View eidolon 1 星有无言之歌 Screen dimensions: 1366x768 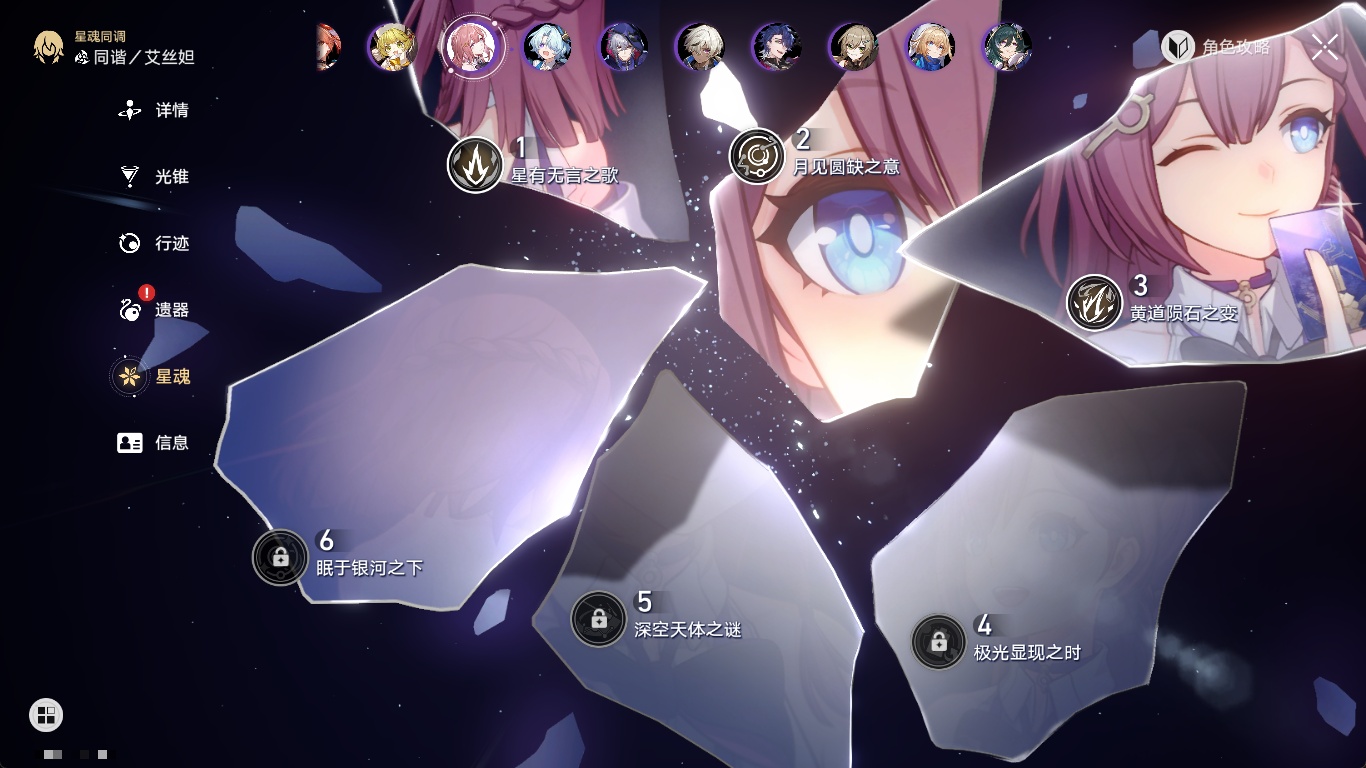(475, 165)
